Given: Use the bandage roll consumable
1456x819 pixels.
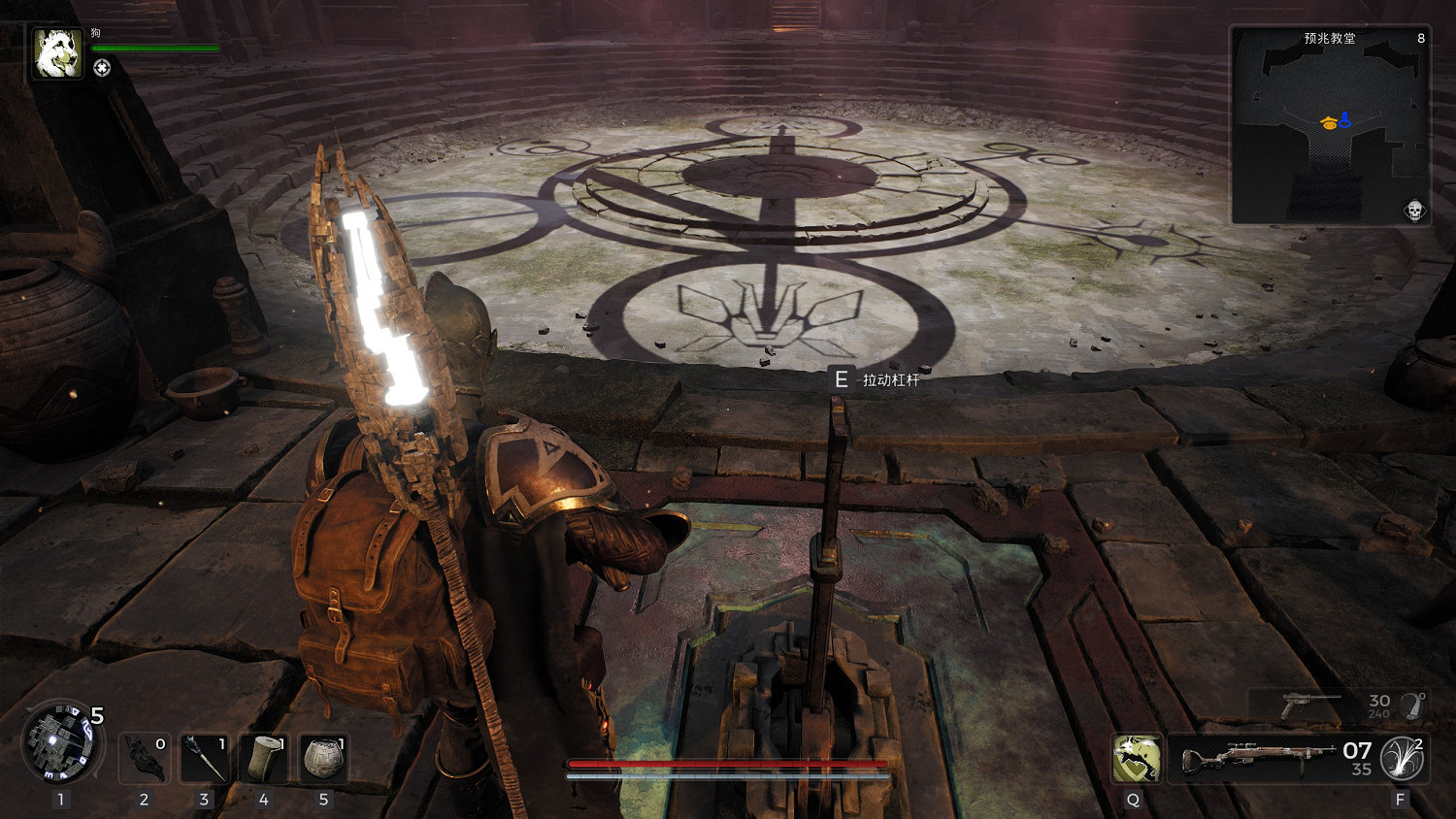Looking at the screenshot, I should click(x=264, y=758).
